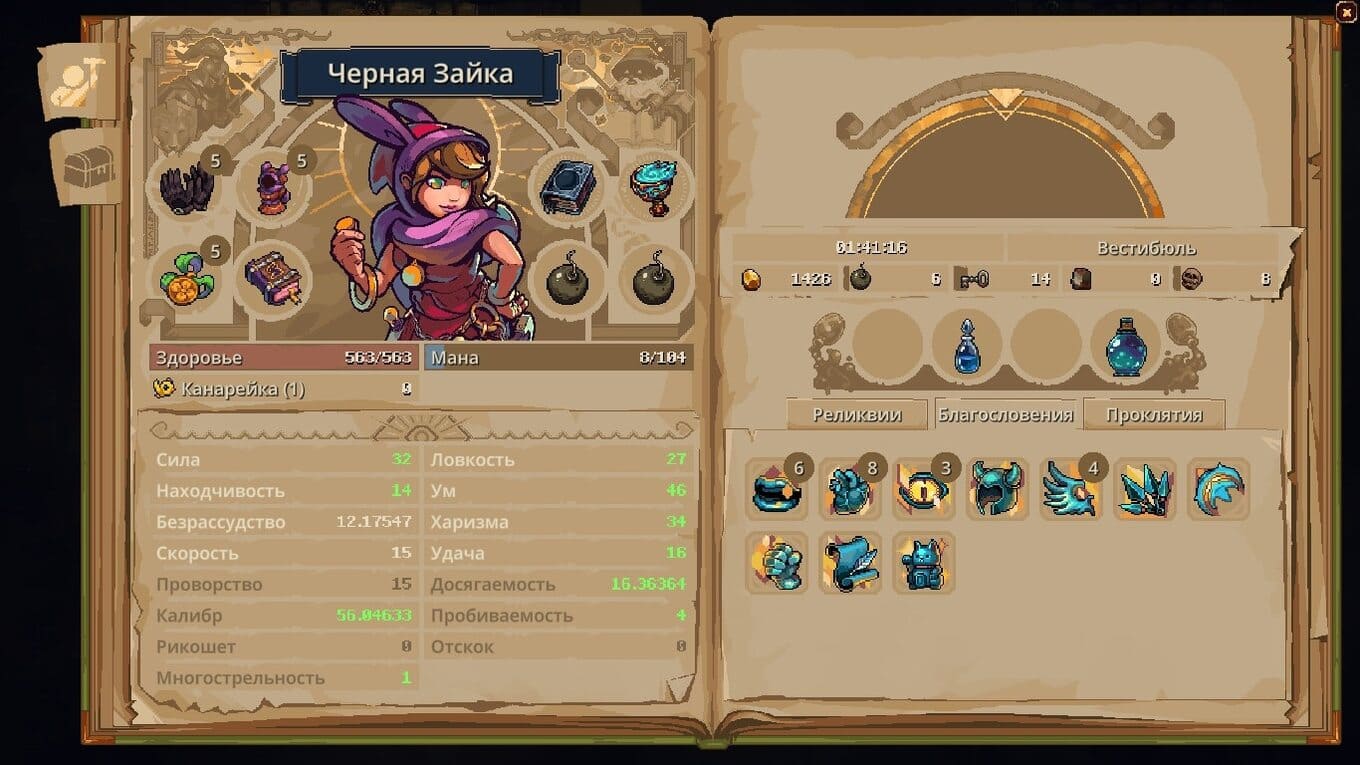1360x765 pixels.
Task: Click the teal wing blessing icon
Action: click(1070, 490)
